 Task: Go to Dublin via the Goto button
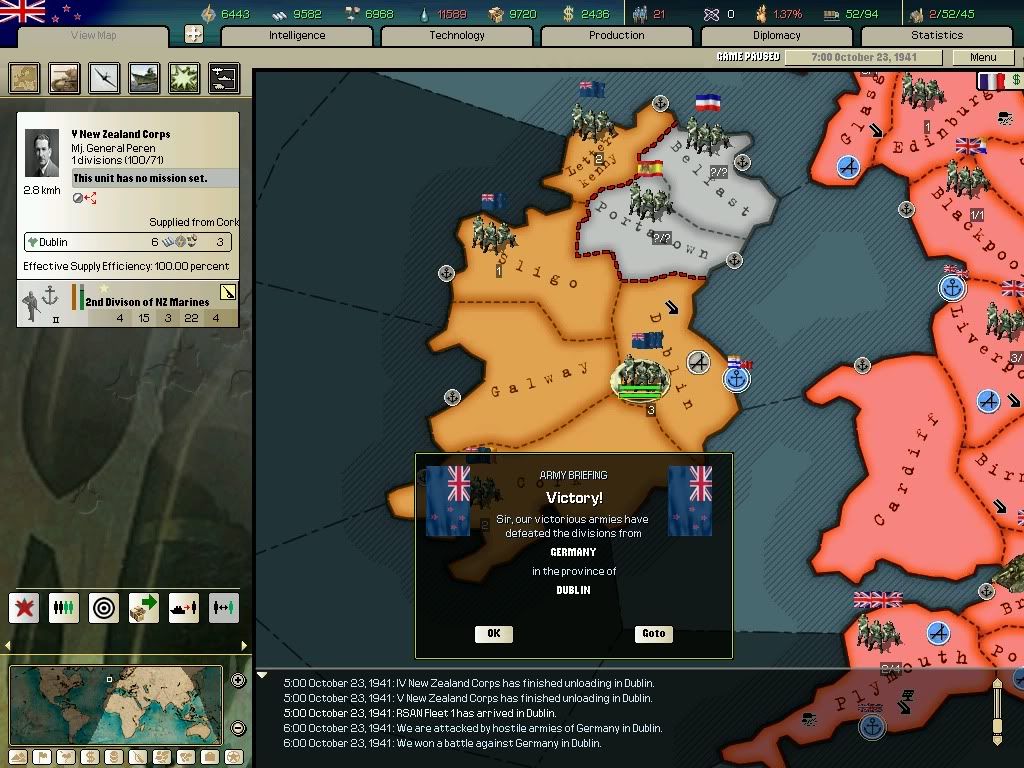(x=654, y=633)
